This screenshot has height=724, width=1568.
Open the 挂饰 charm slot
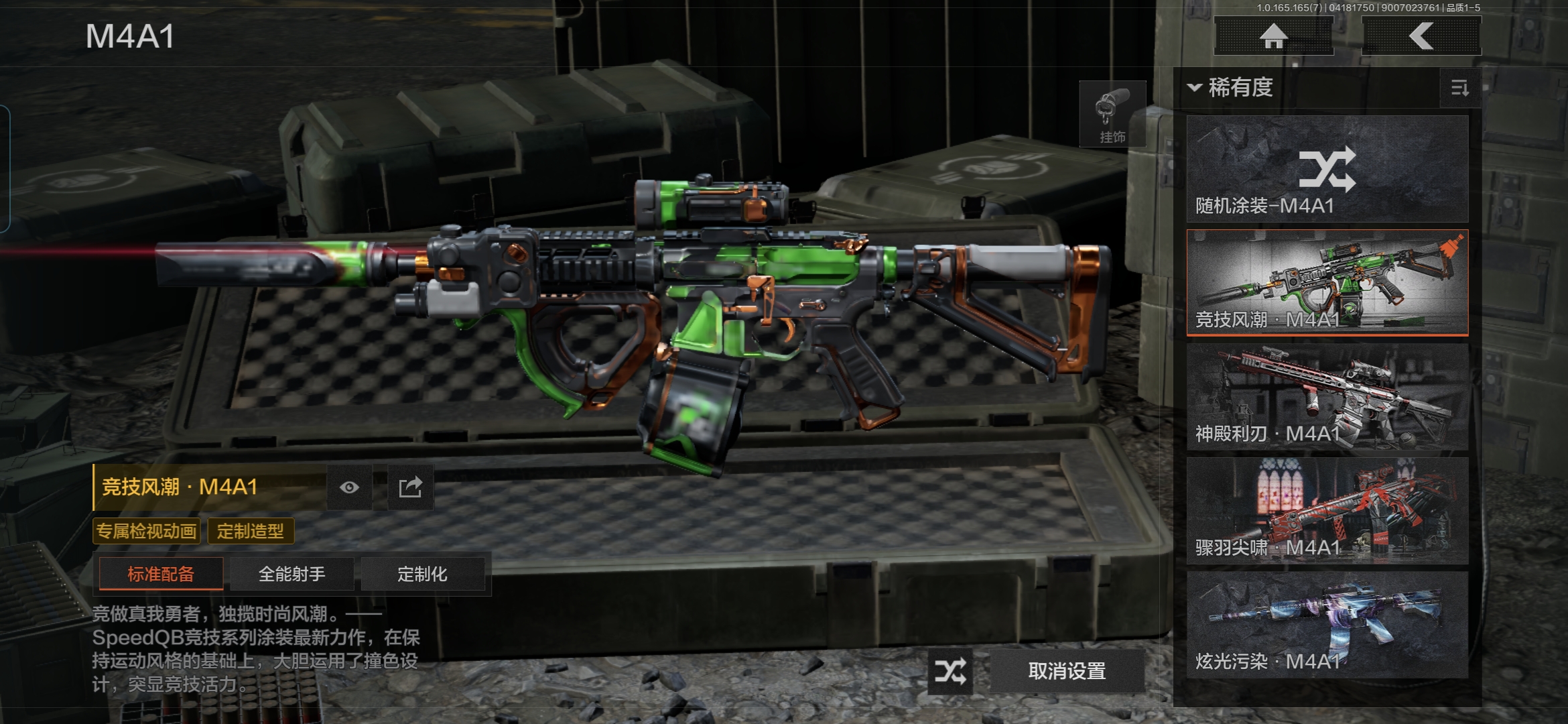(x=1112, y=115)
